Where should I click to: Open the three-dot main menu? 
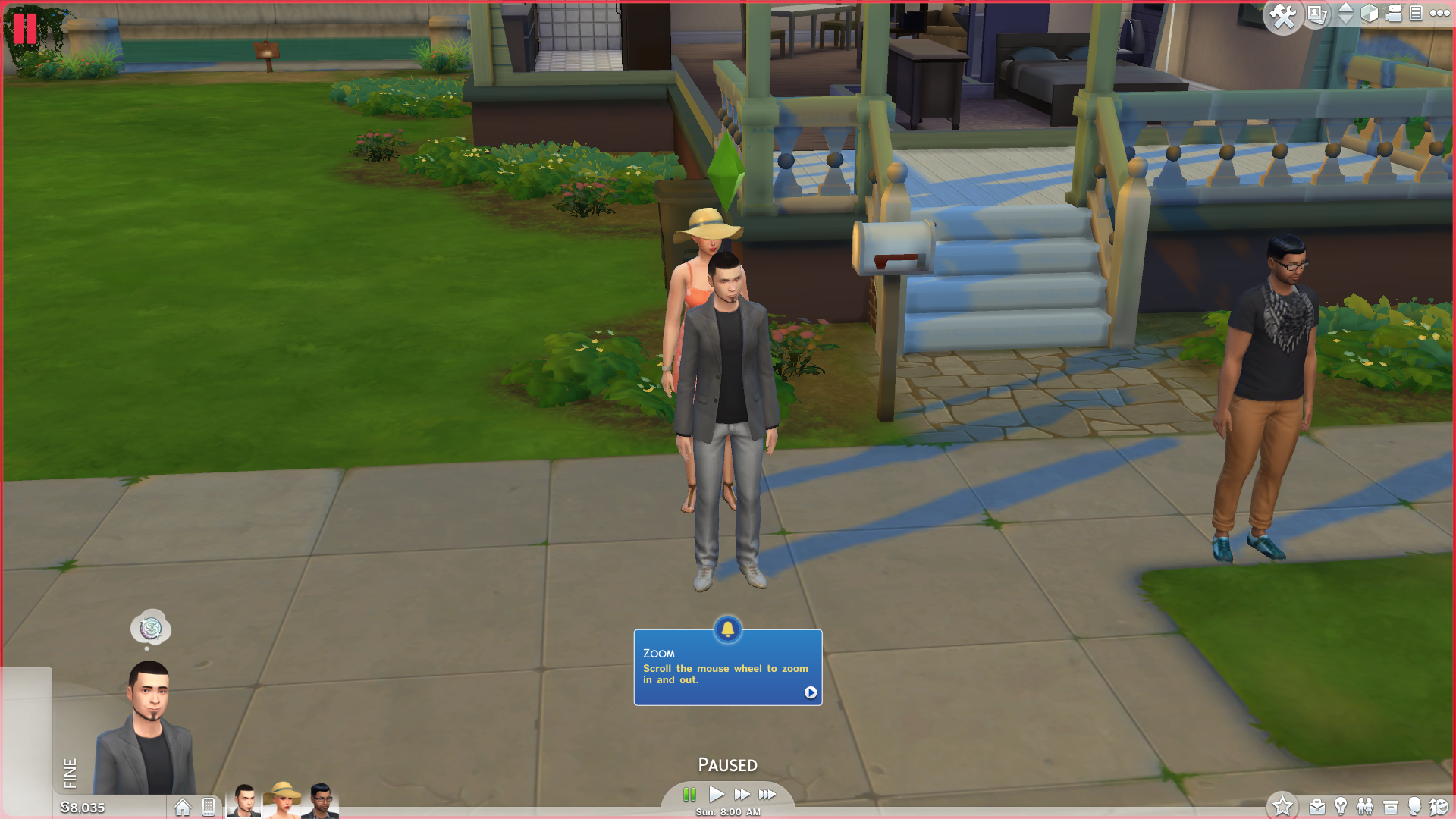(x=1439, y=13)
